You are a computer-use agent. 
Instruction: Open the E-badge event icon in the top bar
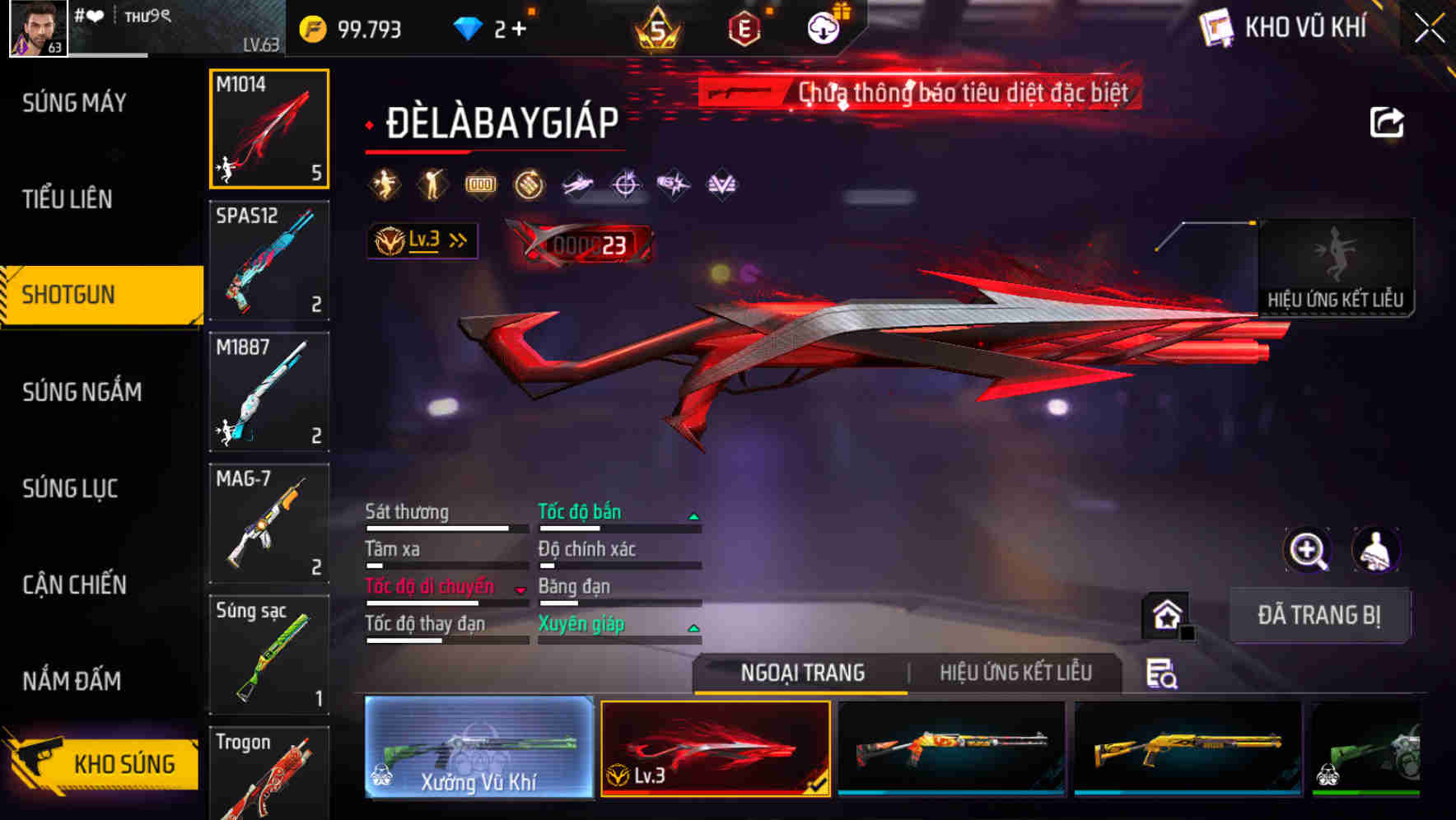click(744, 26)
